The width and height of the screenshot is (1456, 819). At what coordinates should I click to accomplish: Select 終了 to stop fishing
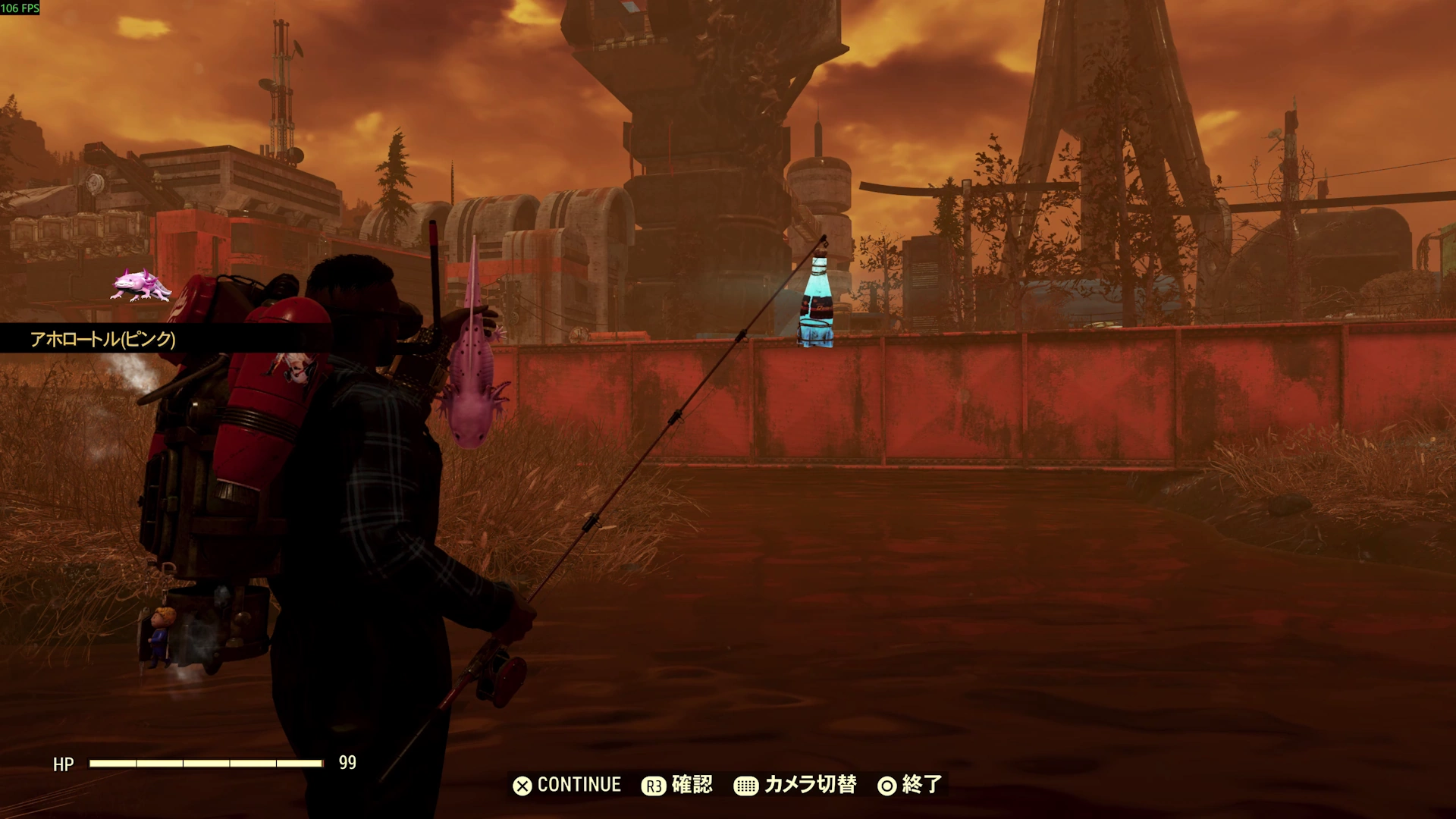point(909,785)
